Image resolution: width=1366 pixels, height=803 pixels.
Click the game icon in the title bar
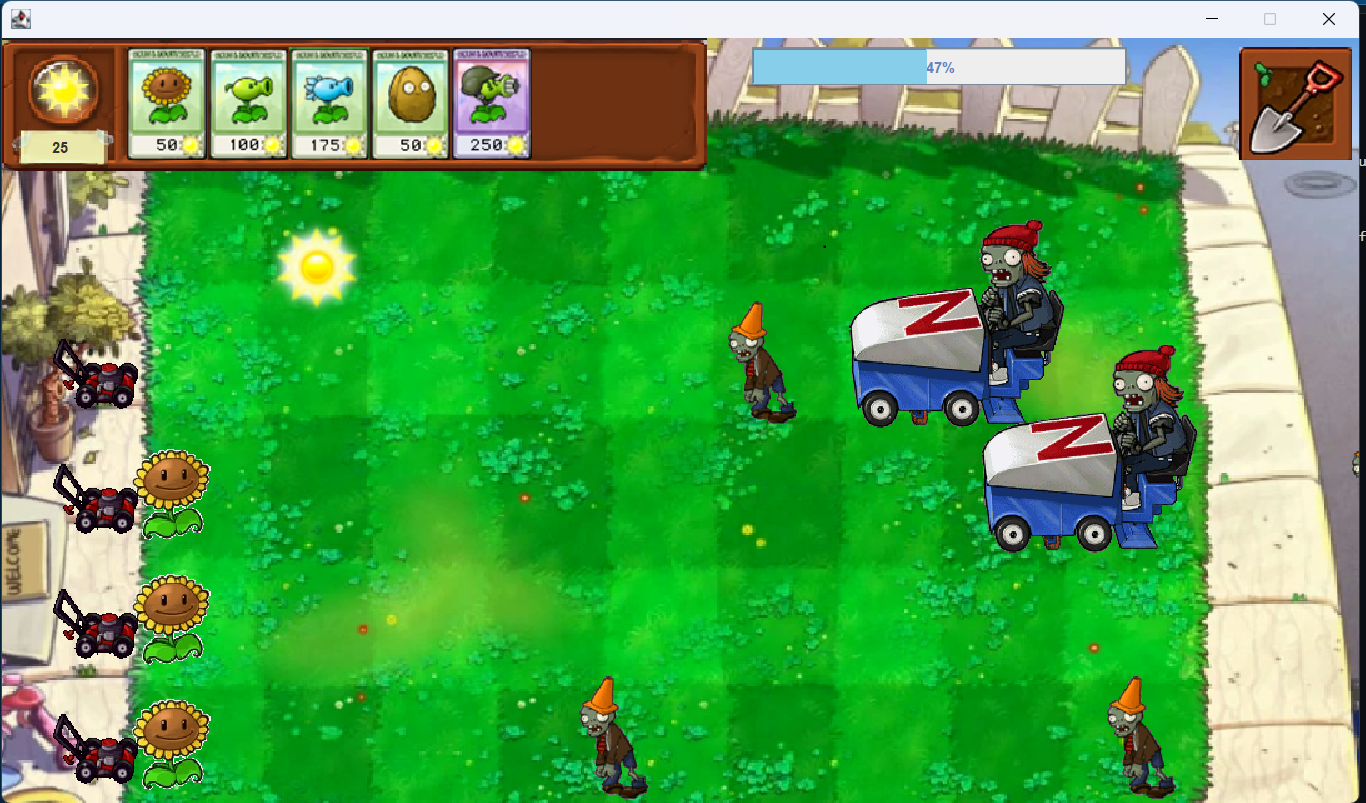point(23,18)
